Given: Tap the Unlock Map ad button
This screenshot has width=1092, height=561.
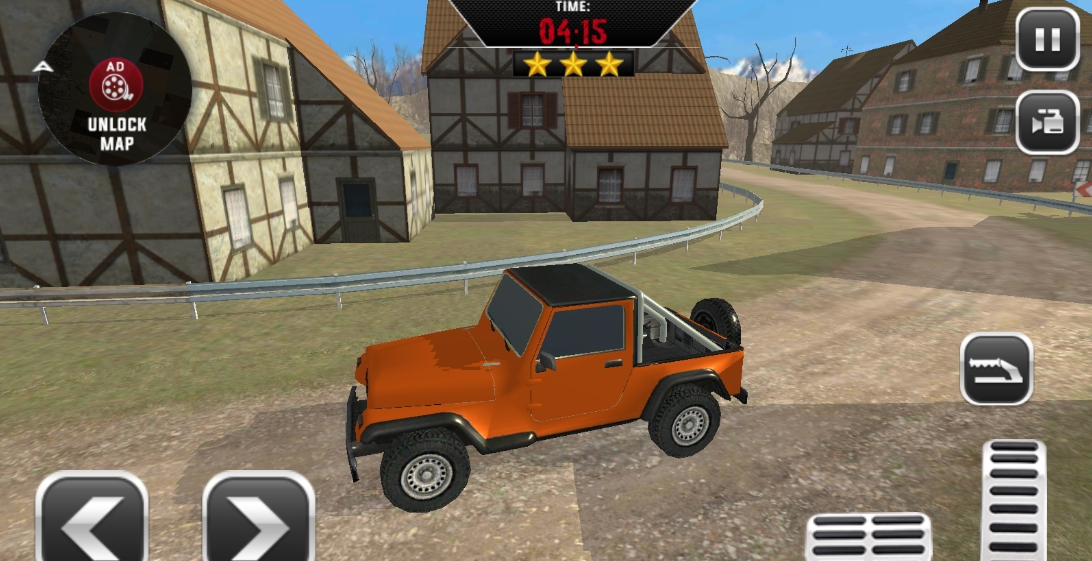Looking at the screenshot, I should 116,88.
